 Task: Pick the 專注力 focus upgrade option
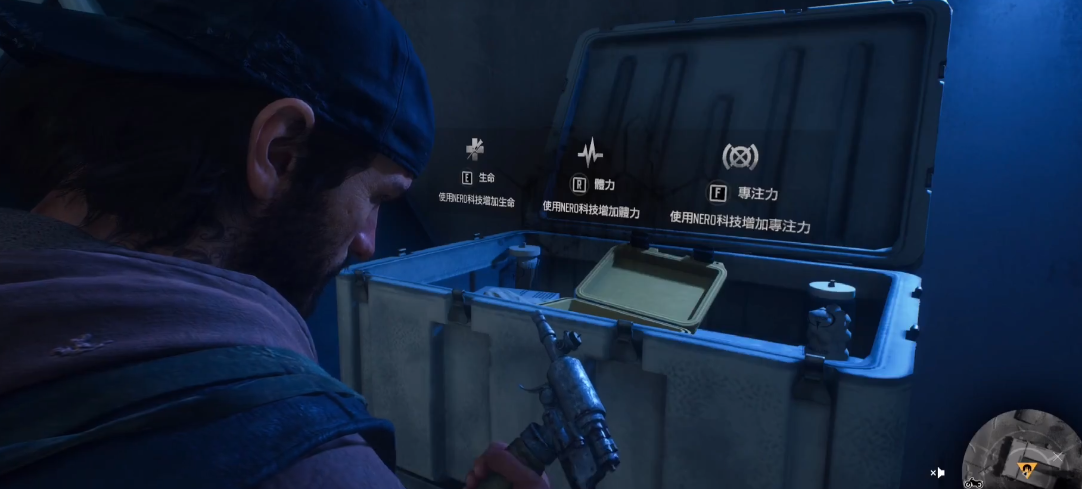tap(743, 193)
